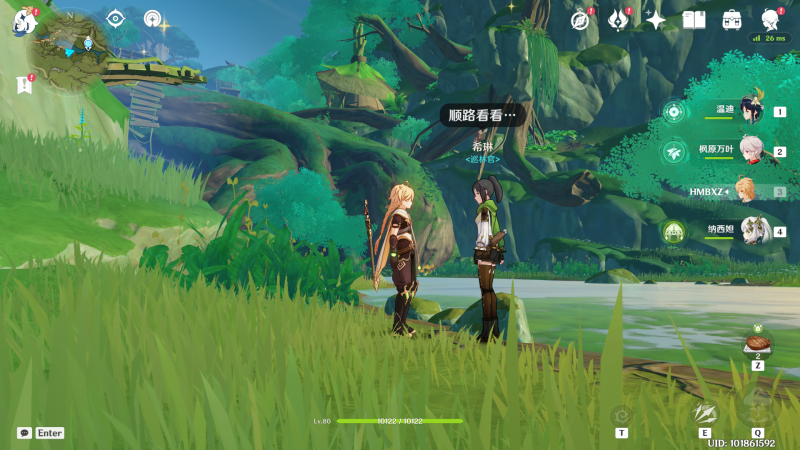Screen dimensions: 800x450
Task: Switch to party member 纳西妲
Action: [752, 231]
